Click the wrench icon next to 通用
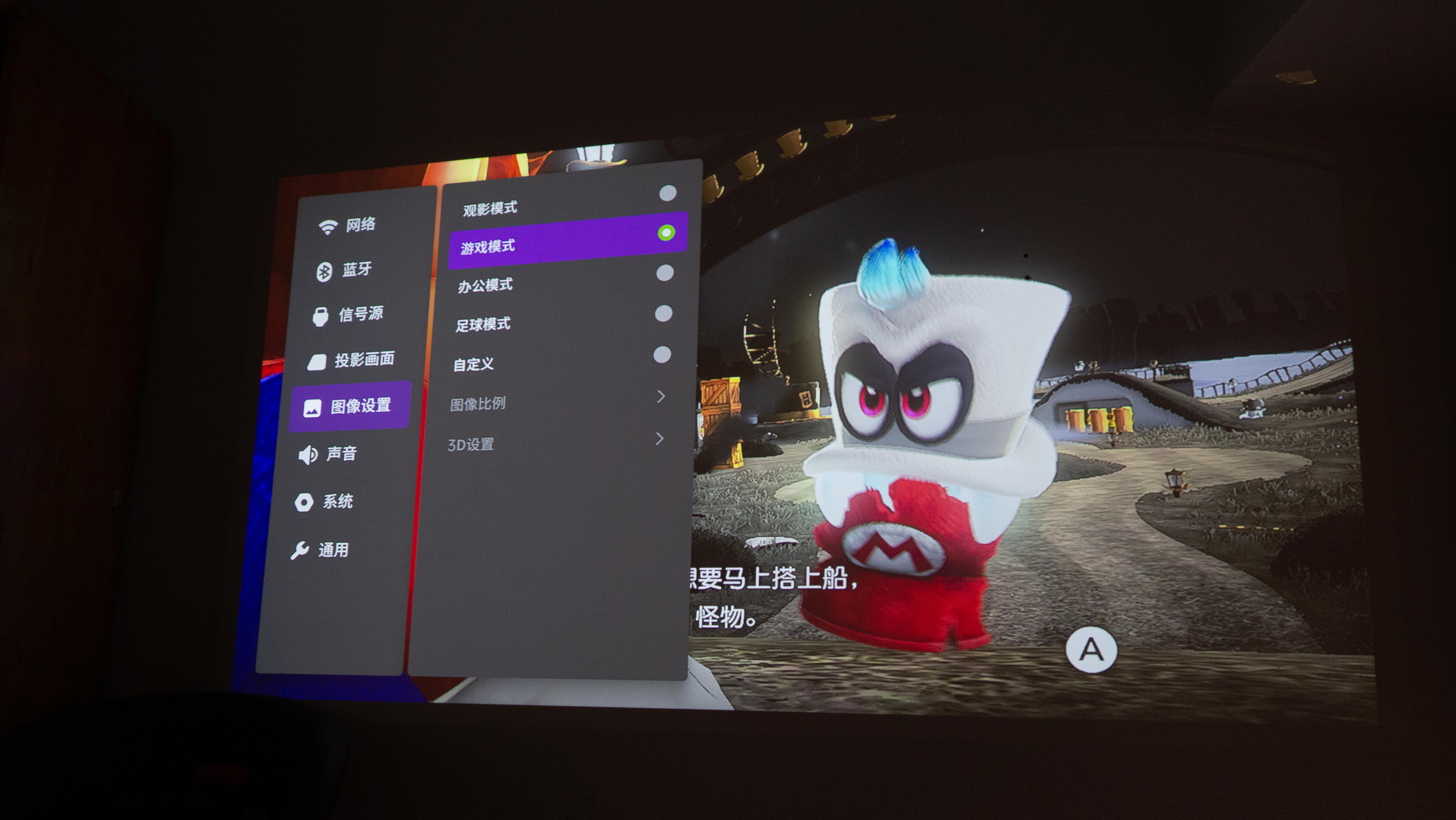This screenshot has height=820, width=1456. pos(302,548)
